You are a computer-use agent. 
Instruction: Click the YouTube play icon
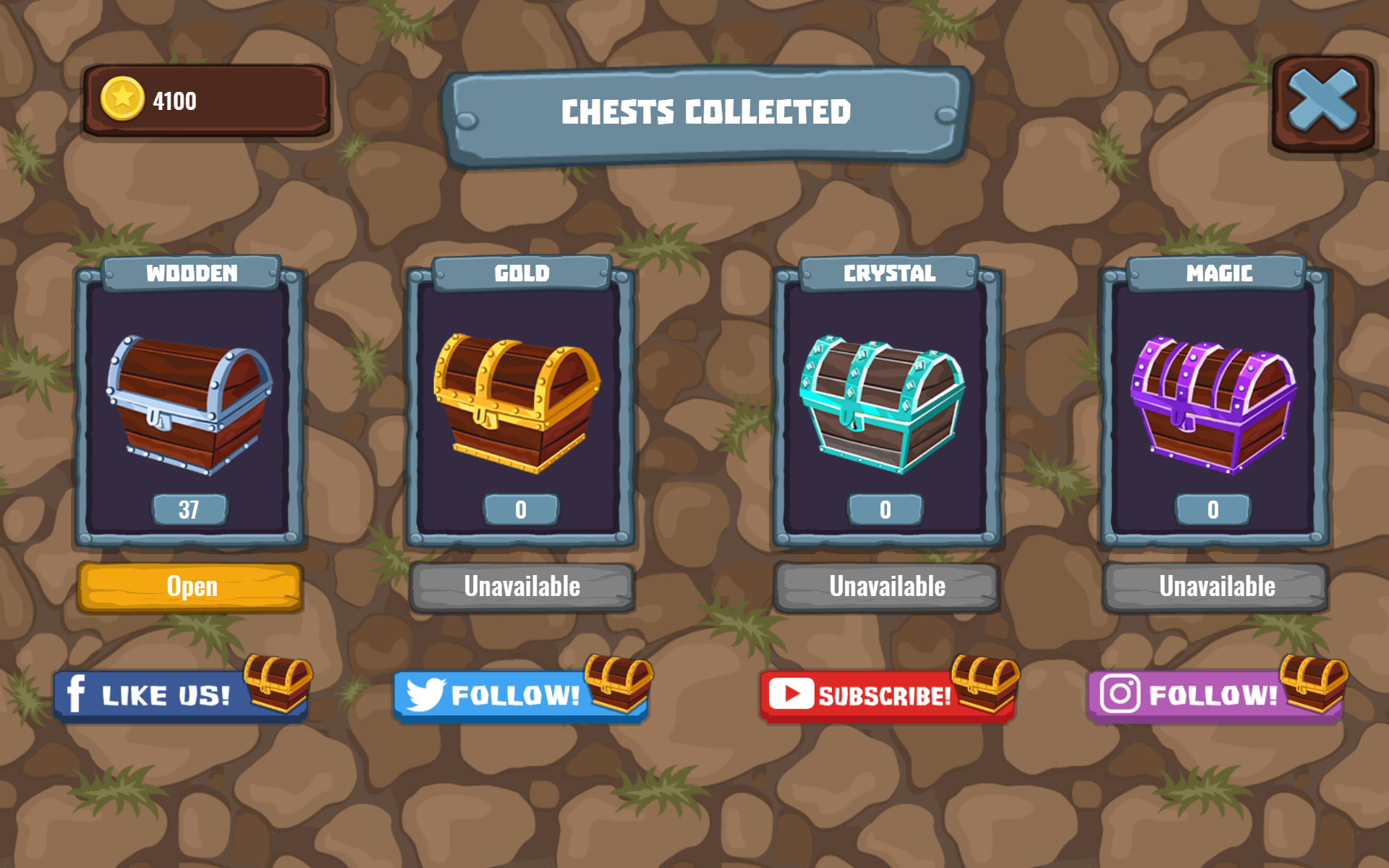[793, 693]
